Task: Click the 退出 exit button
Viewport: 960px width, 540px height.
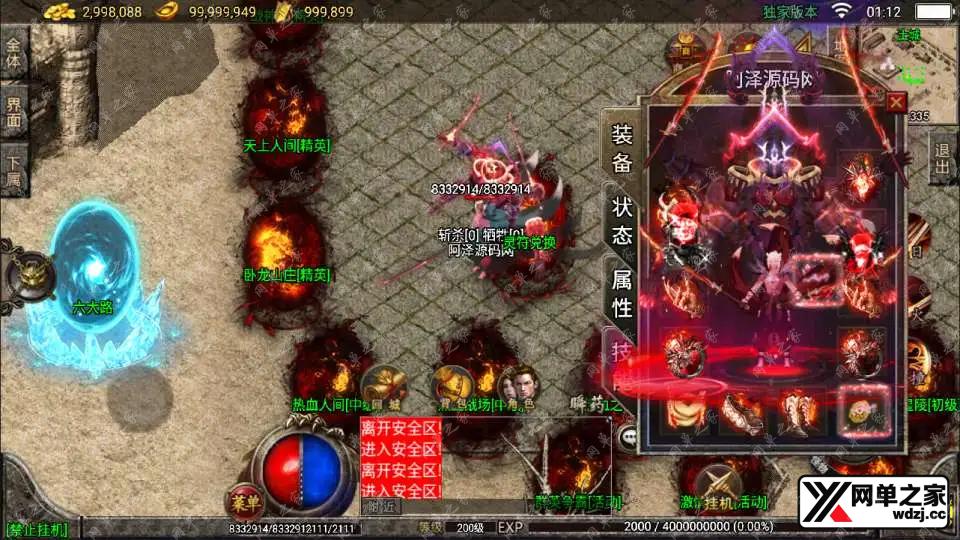Action: 942,158
